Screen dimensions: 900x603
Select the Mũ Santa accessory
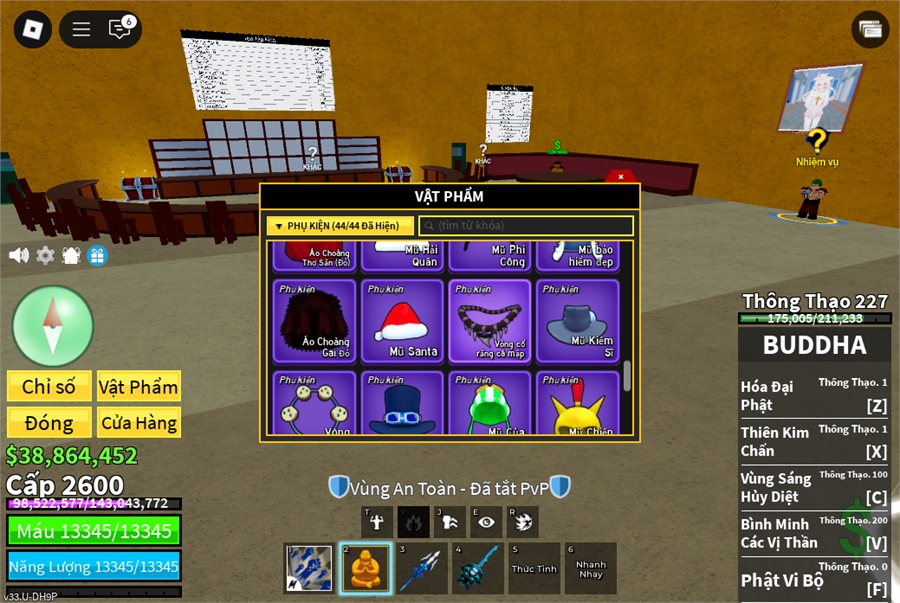pos(402,320)
